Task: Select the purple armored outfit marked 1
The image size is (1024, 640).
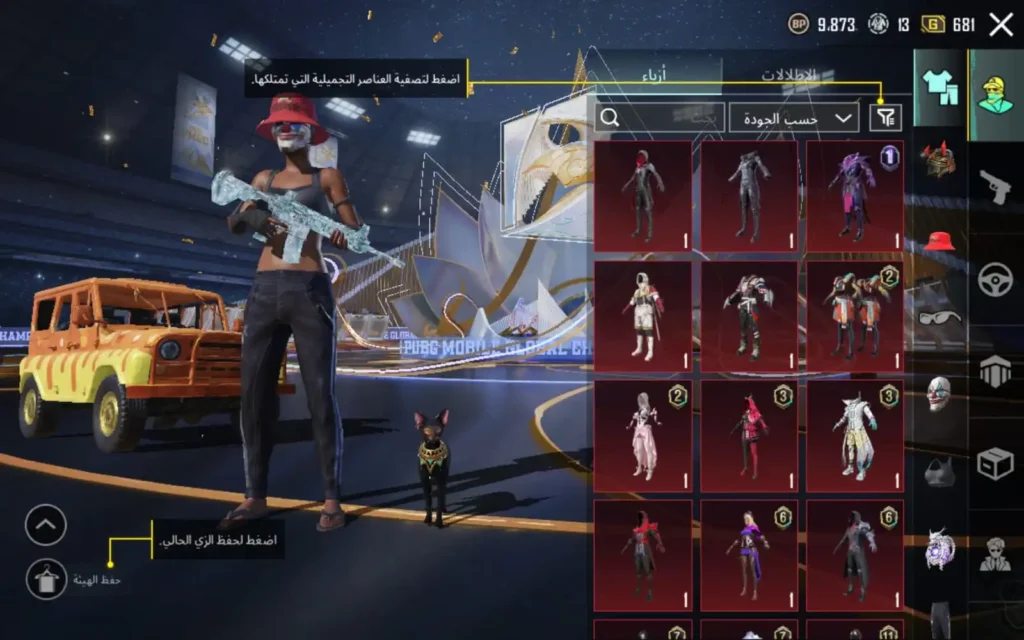Action: pyautogui.click(x=855, y=195)
